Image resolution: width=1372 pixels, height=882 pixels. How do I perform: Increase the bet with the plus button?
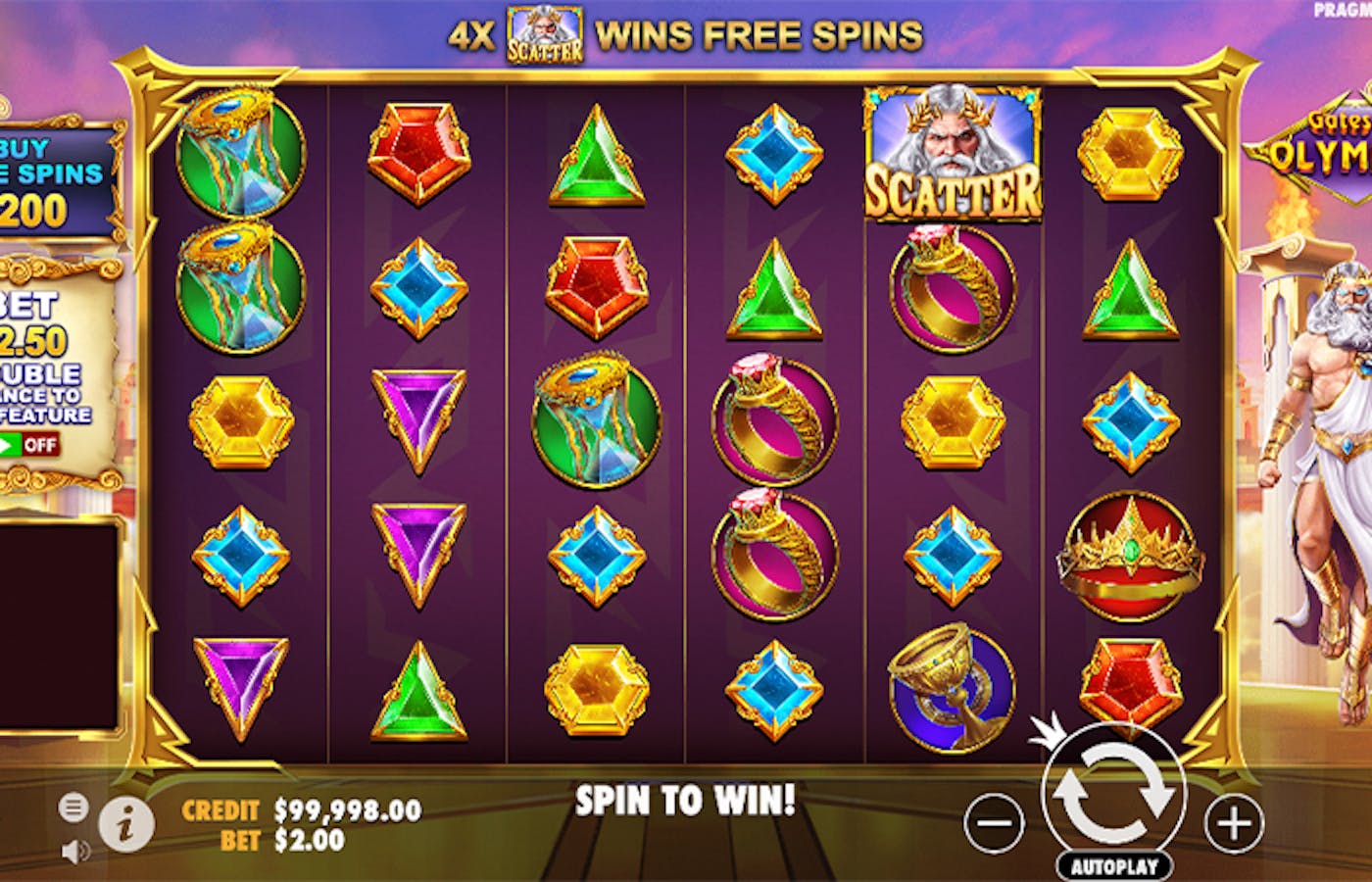(x=1233, y=823)
